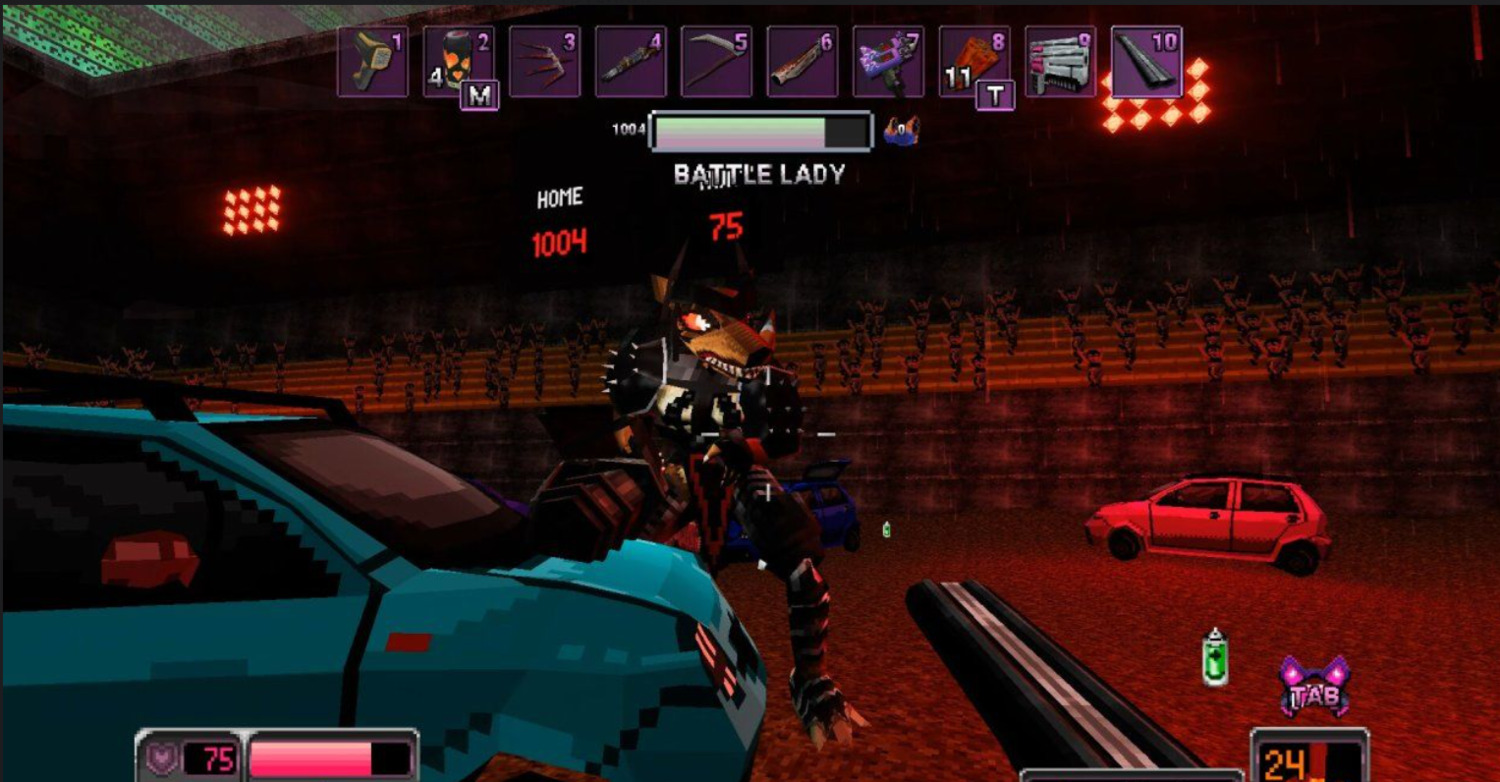
Task: Select the yellow handheld scanner in slot 1
Action: (x=372, y=62)
